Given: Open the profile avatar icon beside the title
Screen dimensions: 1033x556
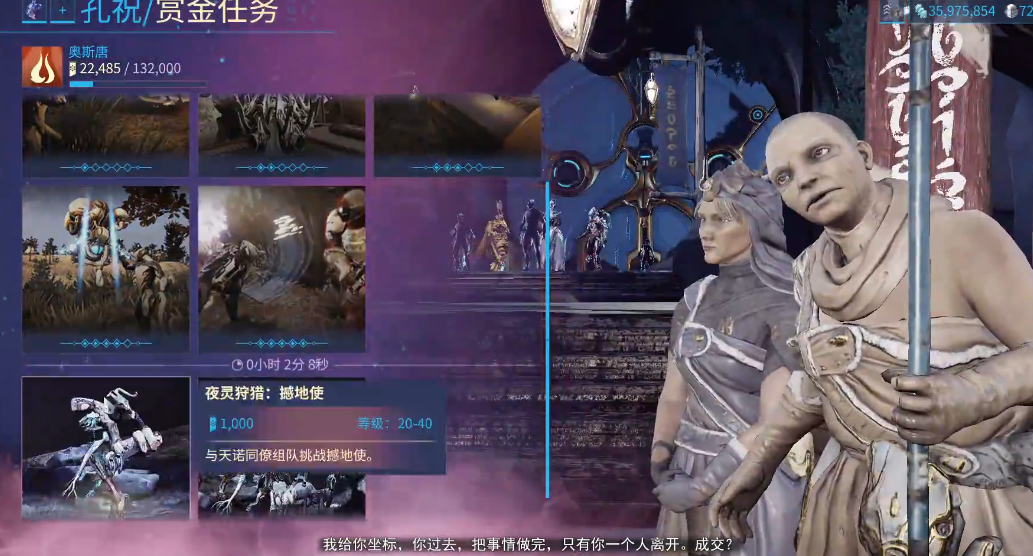Looking at the screenshot, I should point(34,10).
